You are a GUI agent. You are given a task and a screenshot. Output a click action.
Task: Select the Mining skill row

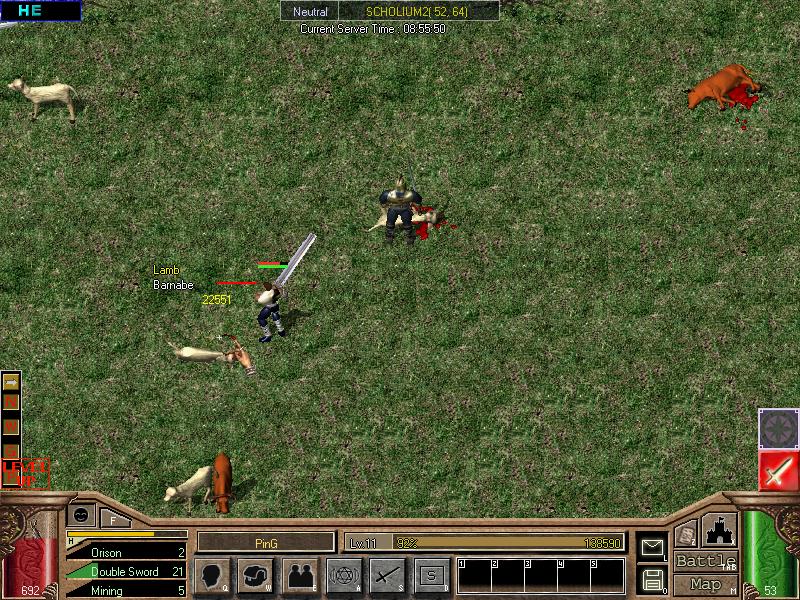click(x=126, y=590)
